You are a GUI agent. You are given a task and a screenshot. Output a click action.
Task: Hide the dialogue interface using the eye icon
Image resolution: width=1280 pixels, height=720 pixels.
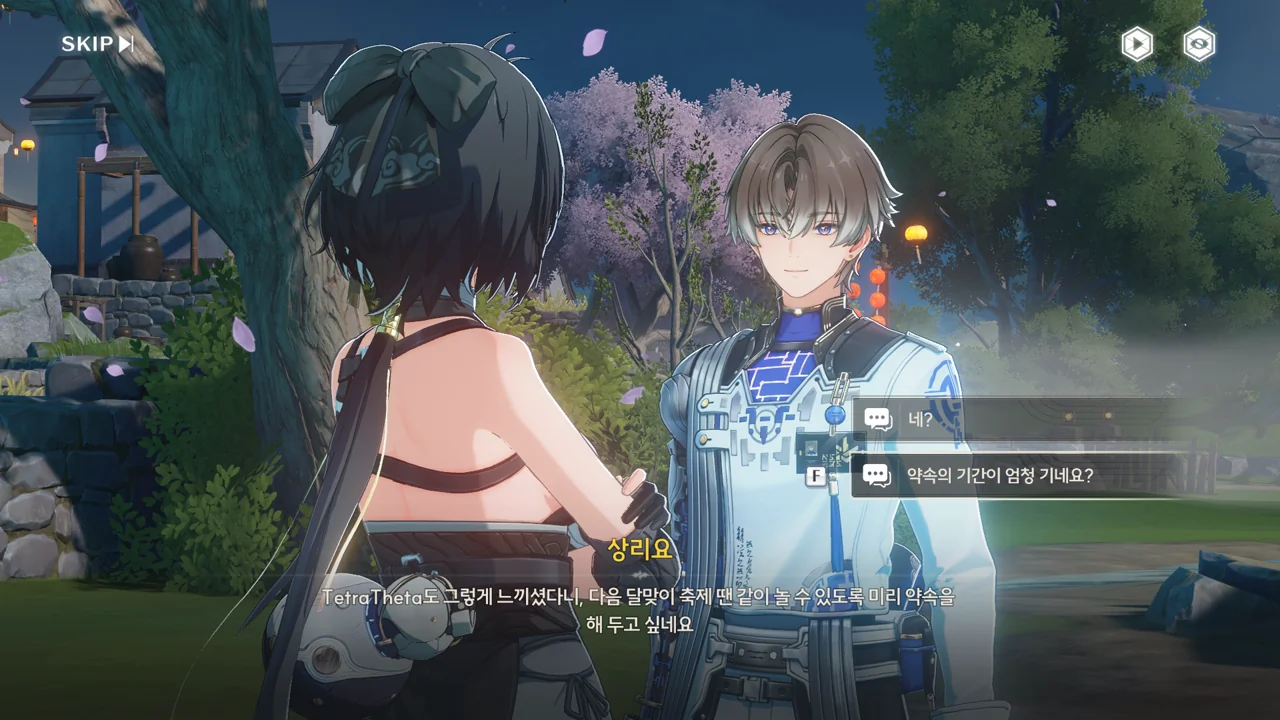pyautogui.click(x=1199, y=44)
